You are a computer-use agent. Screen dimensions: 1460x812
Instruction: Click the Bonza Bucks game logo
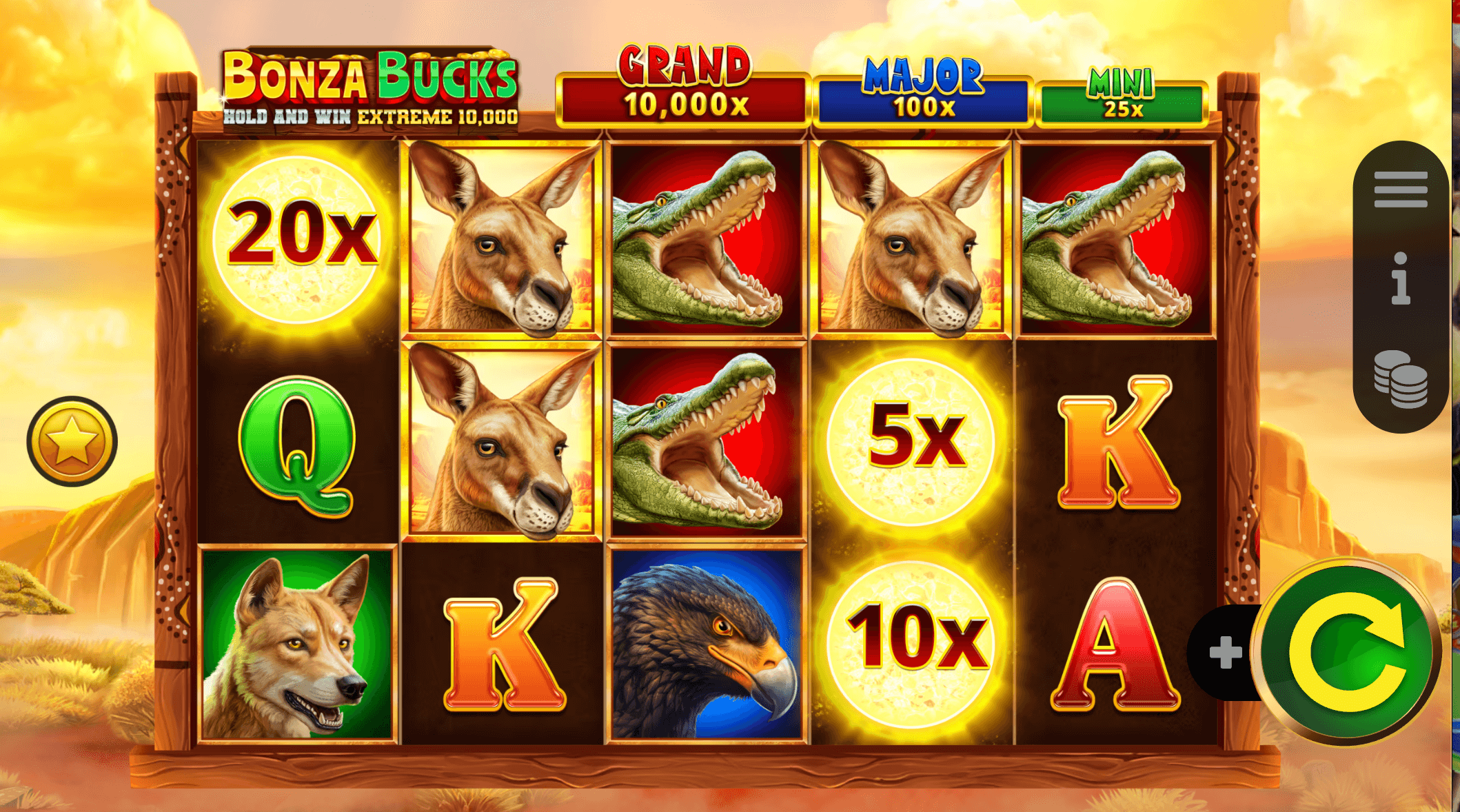372,76
